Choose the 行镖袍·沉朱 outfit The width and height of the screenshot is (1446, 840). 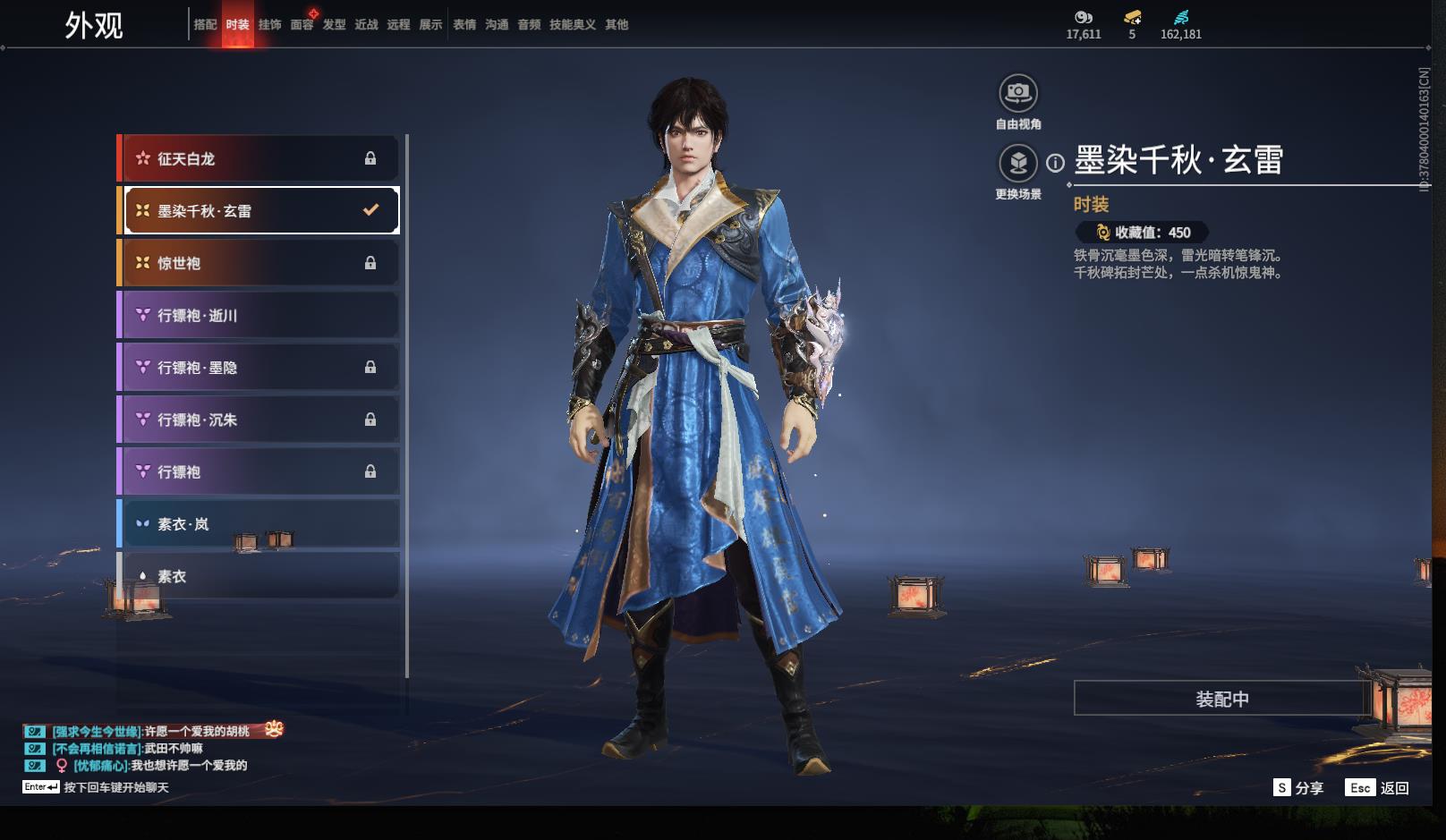coord(259,420)
